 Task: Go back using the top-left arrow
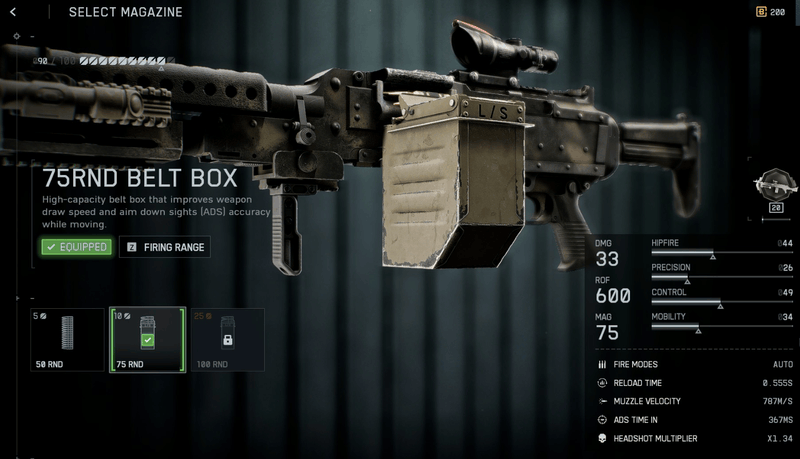tap(13, 12)
